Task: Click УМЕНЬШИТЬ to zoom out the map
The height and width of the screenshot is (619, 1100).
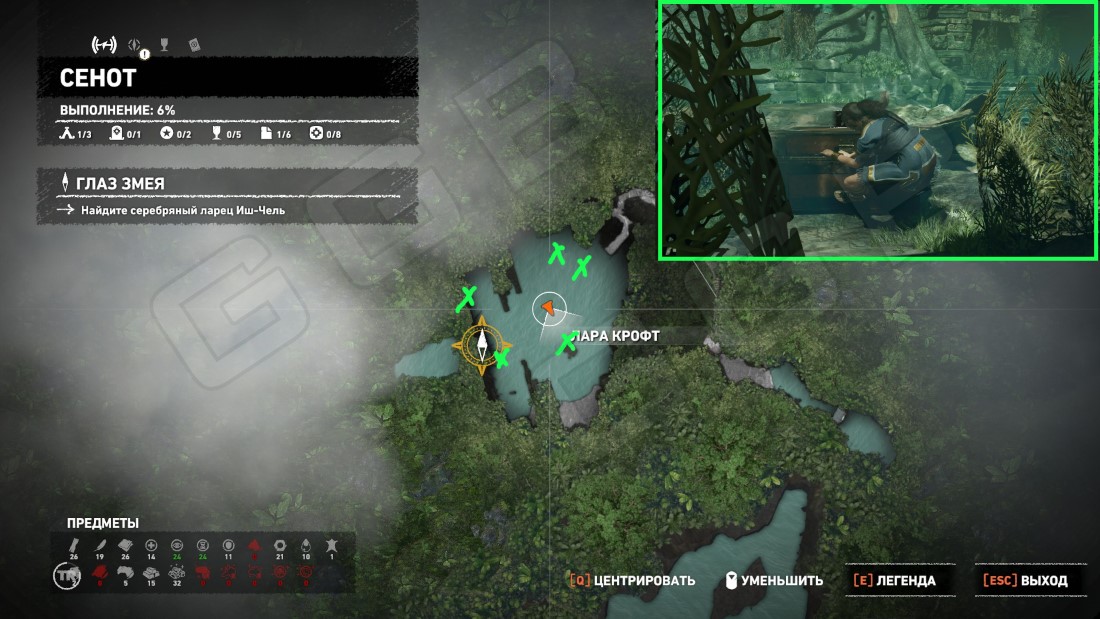Action: point(775,580)
